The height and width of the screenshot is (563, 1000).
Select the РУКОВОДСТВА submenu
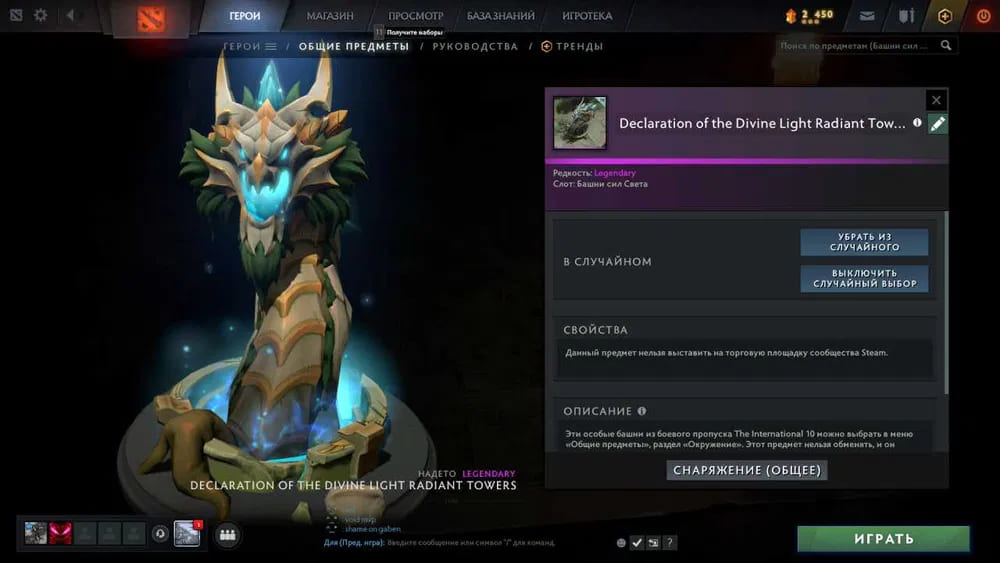click(x=475, y=46)
